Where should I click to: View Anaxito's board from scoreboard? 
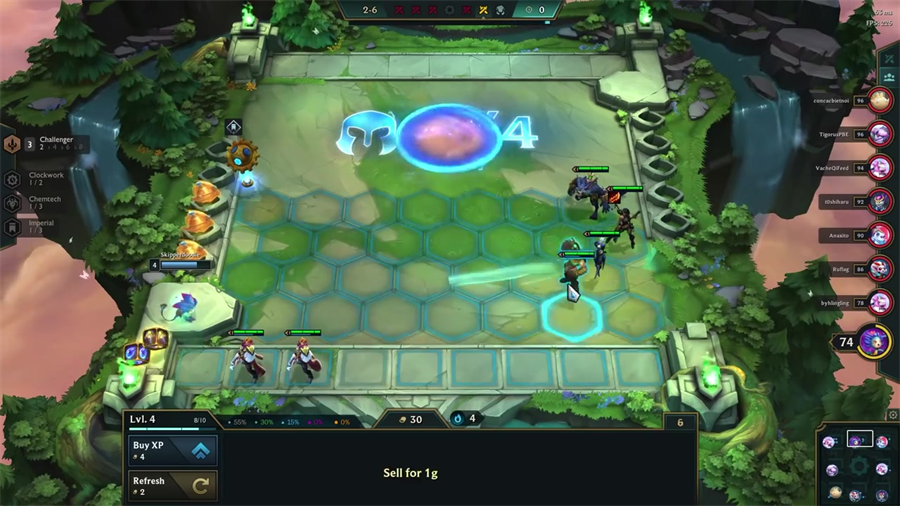pyautogui.click(x=880, y=235)
